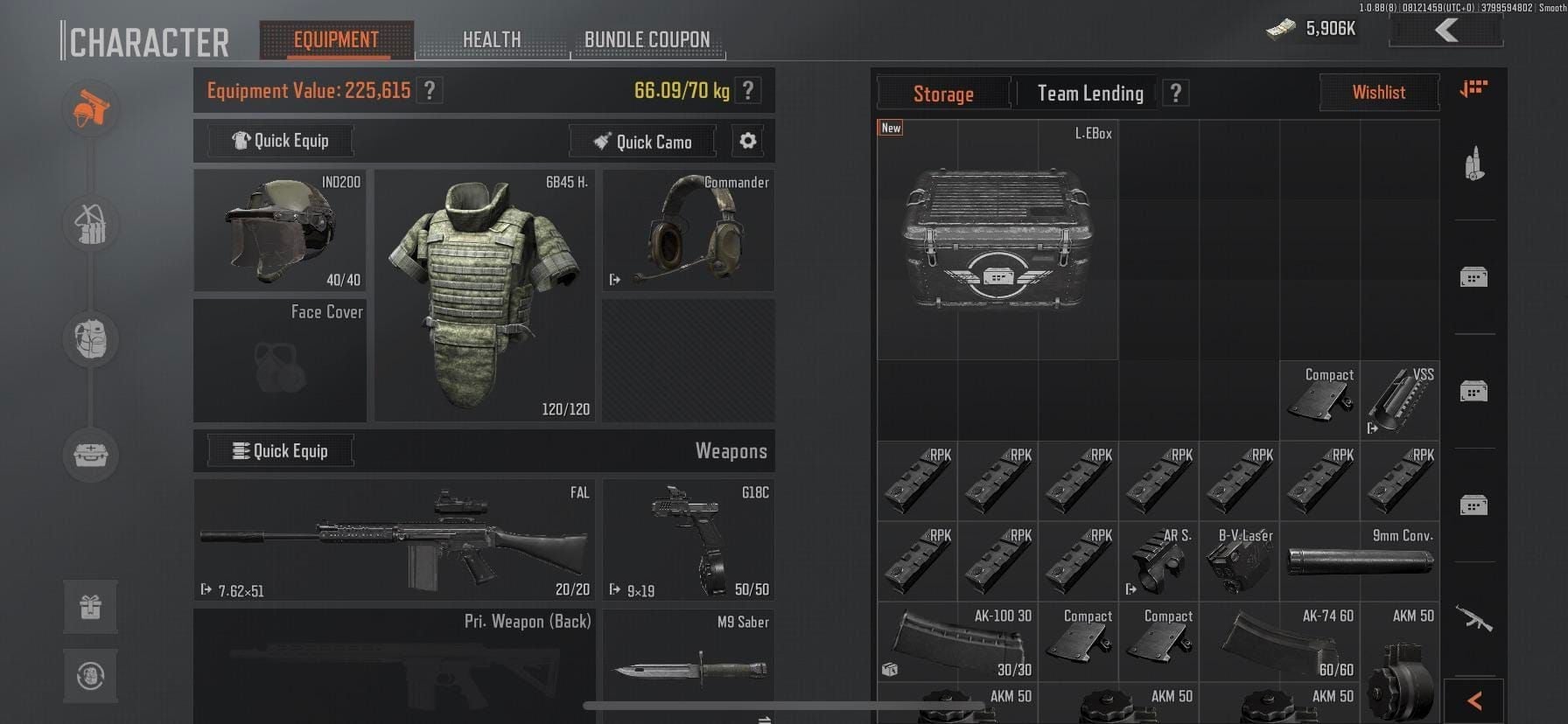Select the 6B45 body armor slot
Image resolution: width=1568 pixels, height=724 pixels.
click(x=484, y=296)
